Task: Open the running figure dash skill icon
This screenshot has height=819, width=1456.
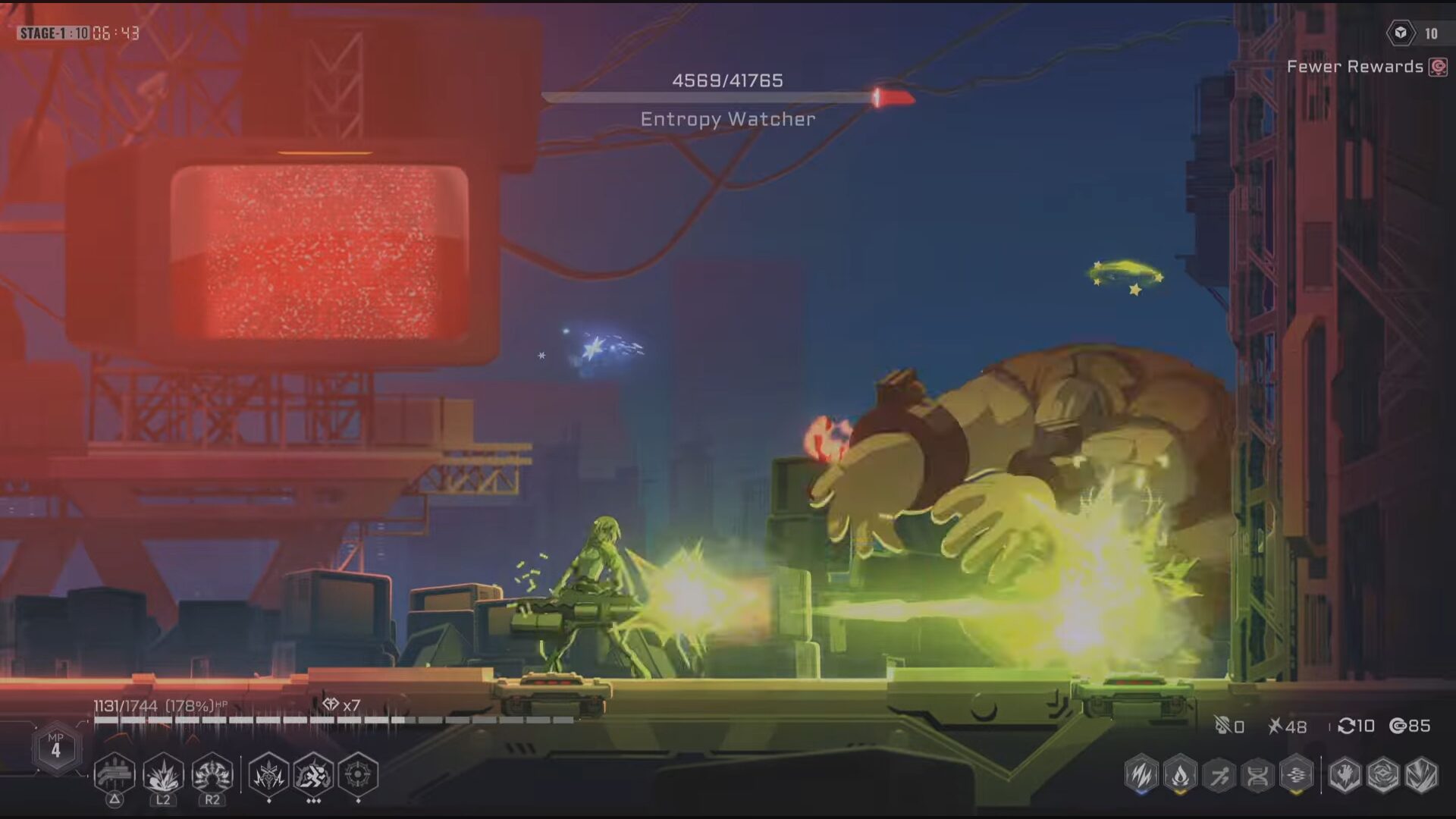Action: [313, 774]
